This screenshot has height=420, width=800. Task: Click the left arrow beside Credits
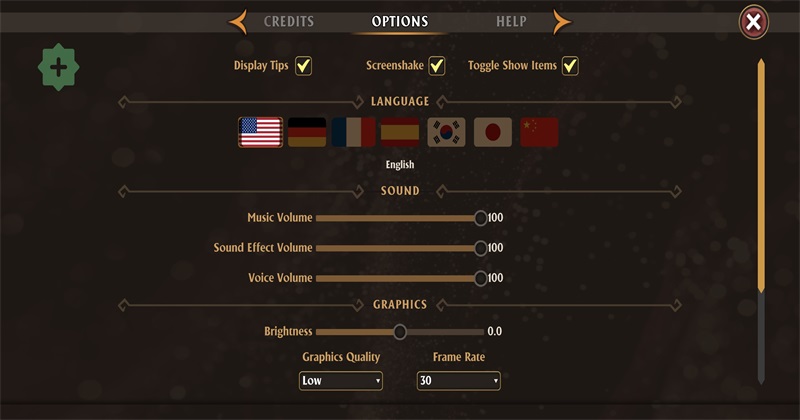coord(238,21)
